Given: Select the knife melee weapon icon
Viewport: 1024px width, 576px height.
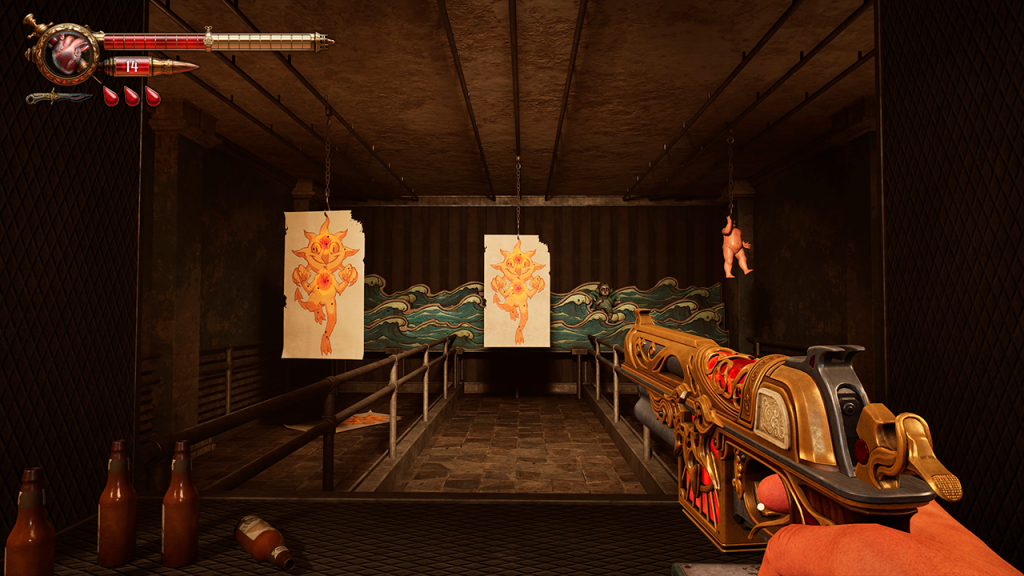Looking at the screenshot, I should (58, 97).
